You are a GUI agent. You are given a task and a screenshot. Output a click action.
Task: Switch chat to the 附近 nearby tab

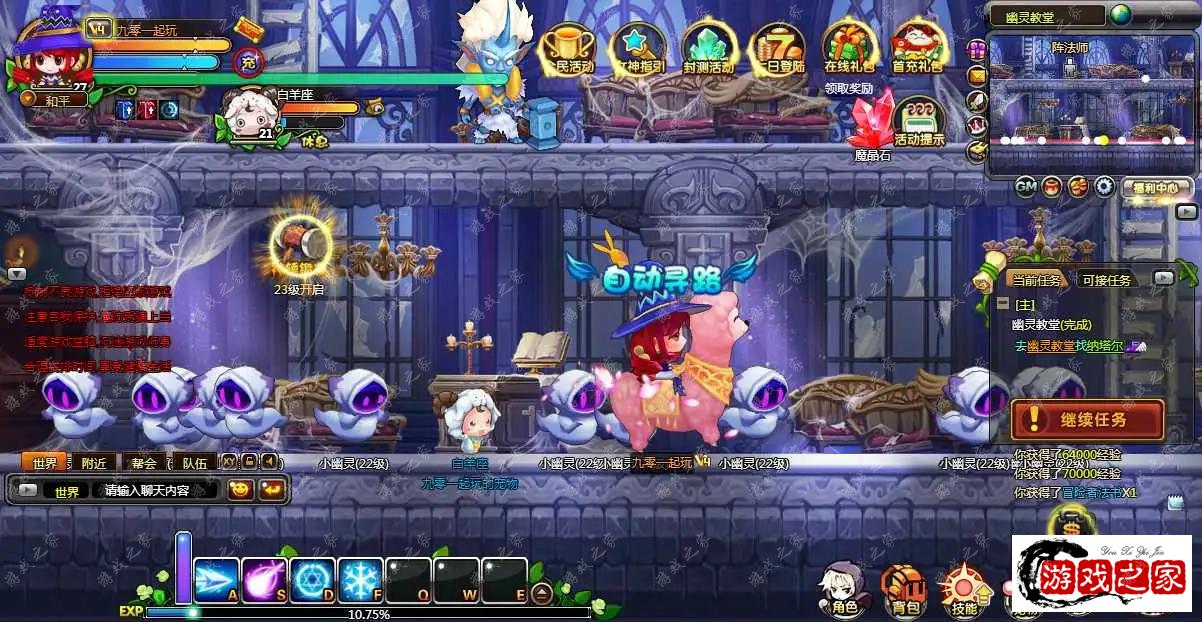point(95,463)
